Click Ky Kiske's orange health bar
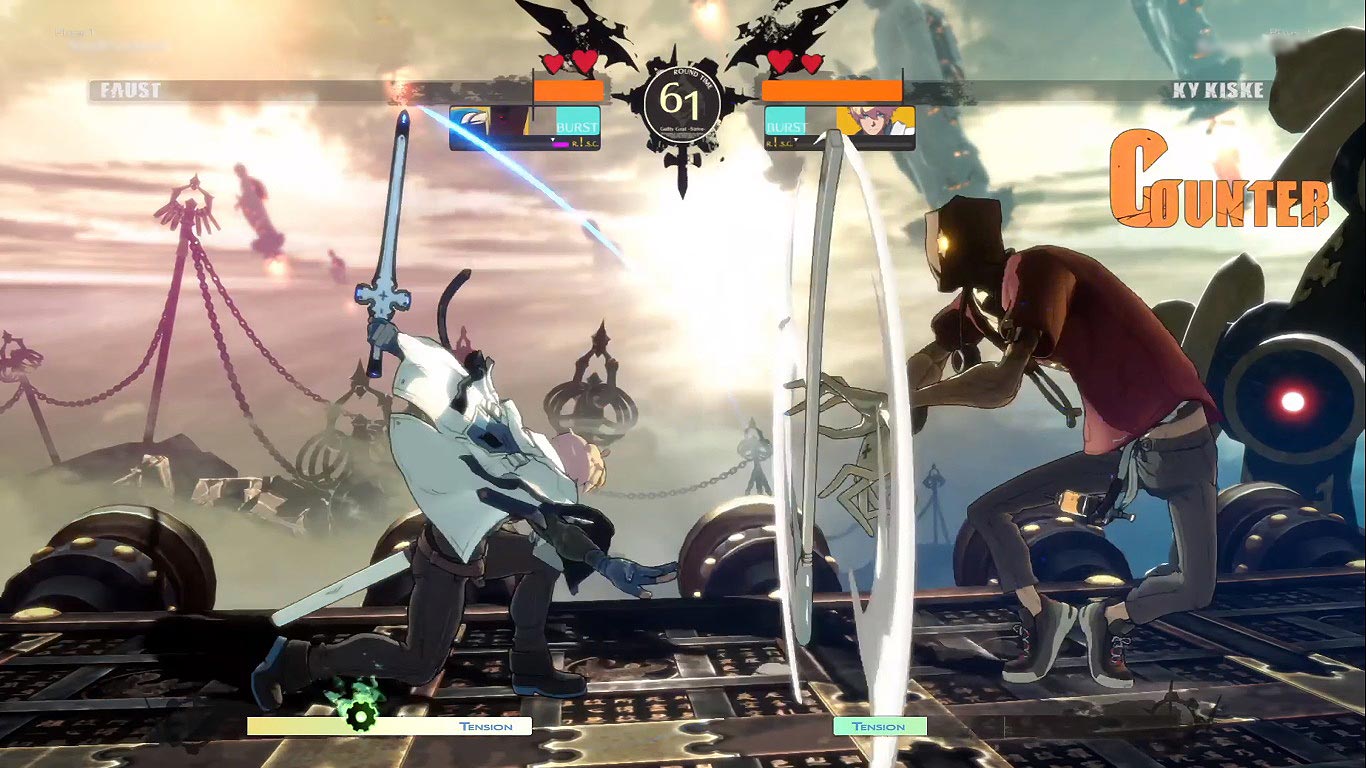This screenshot has height=768, width=1366. (x=832, y=89)
